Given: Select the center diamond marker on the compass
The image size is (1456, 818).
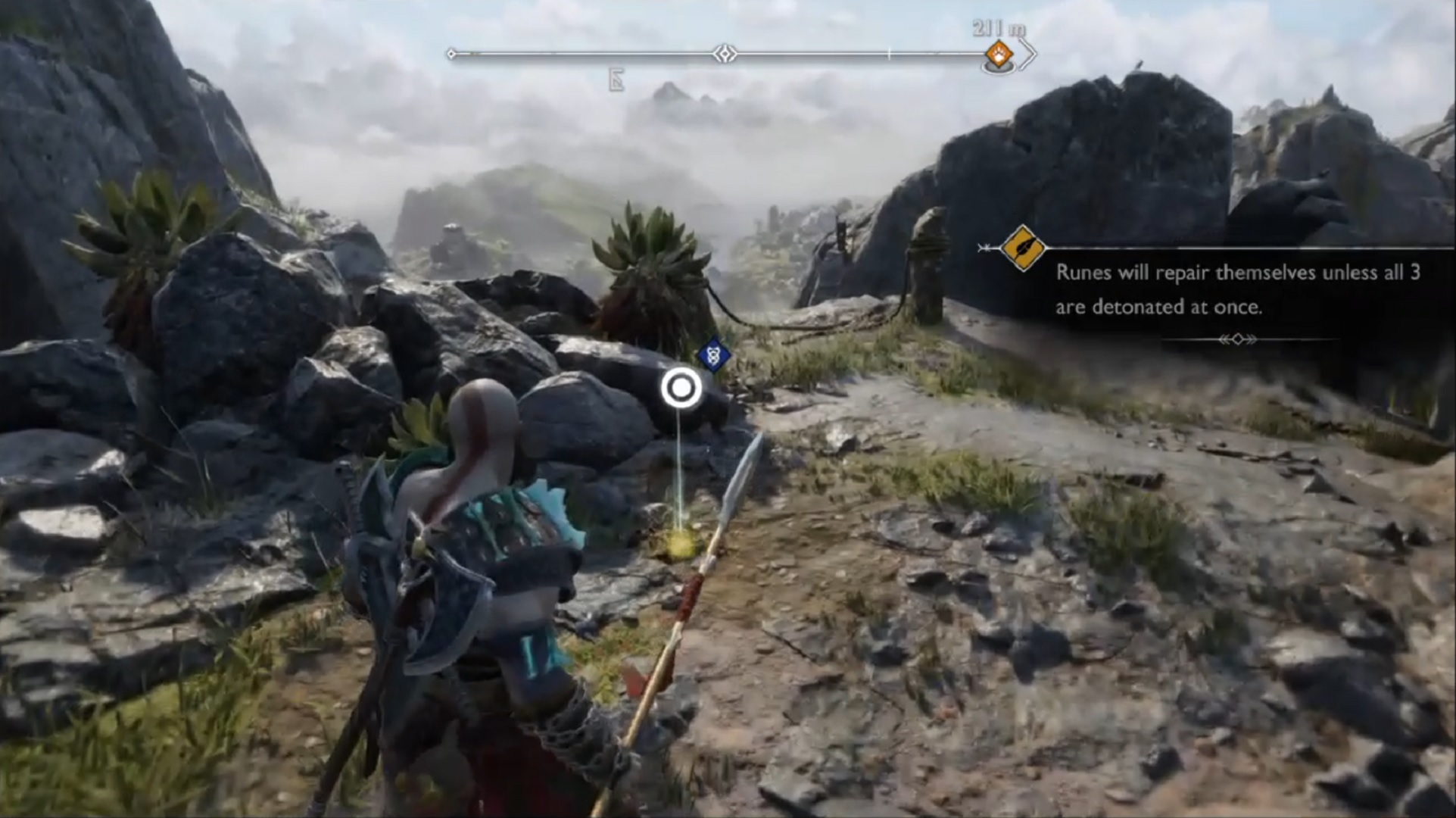Looking at the screenshot, I should (725, 54).
